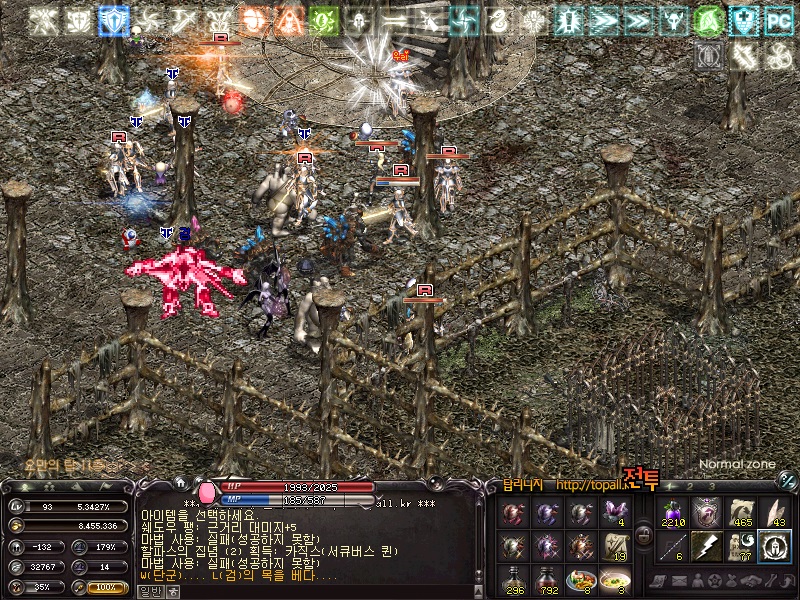Use the purple potion stack of 2210
Viewport: 800px width, 600px height.
tap(672, 513)
